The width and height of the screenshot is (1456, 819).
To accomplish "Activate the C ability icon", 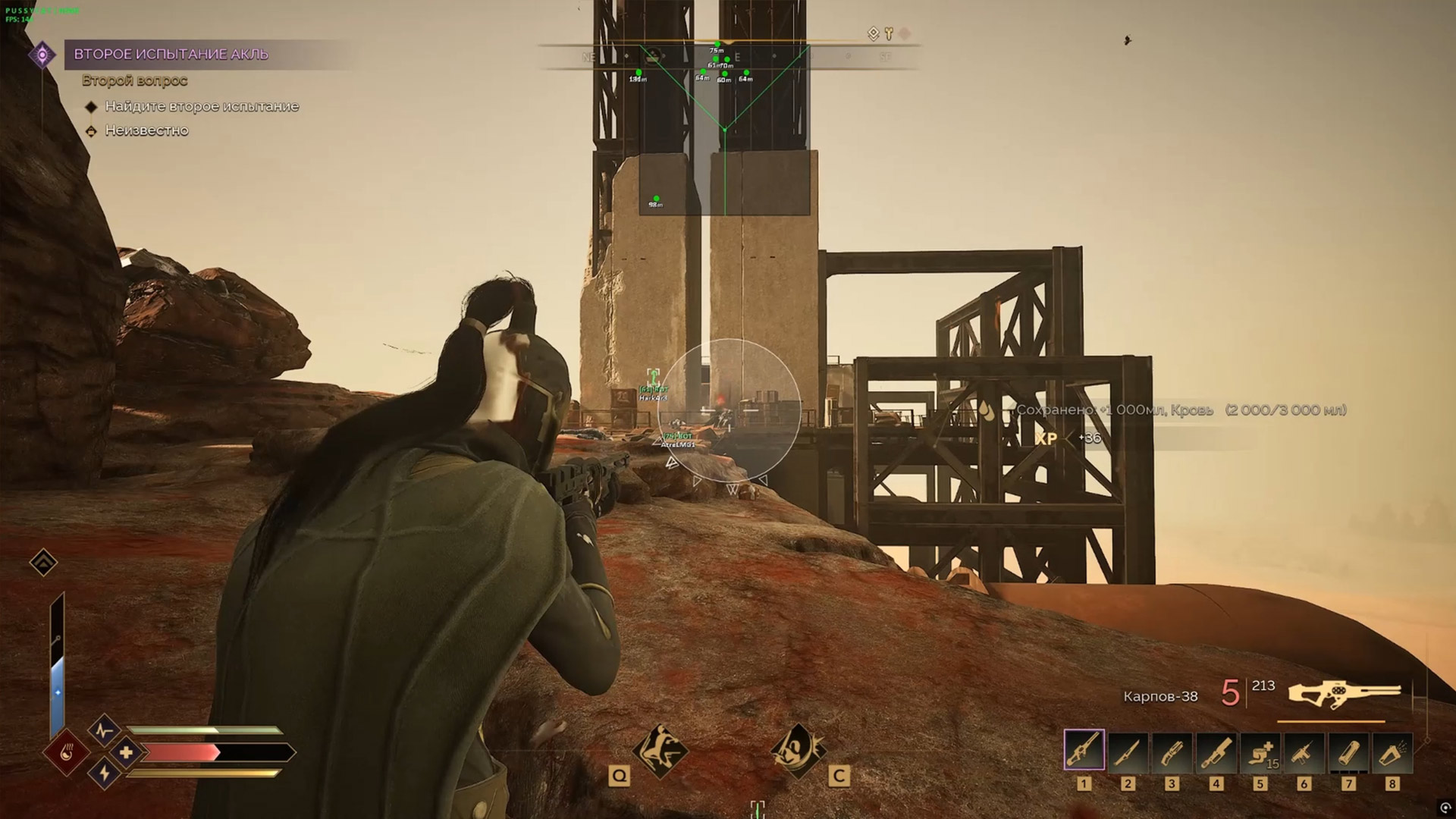I will point(797,751).
